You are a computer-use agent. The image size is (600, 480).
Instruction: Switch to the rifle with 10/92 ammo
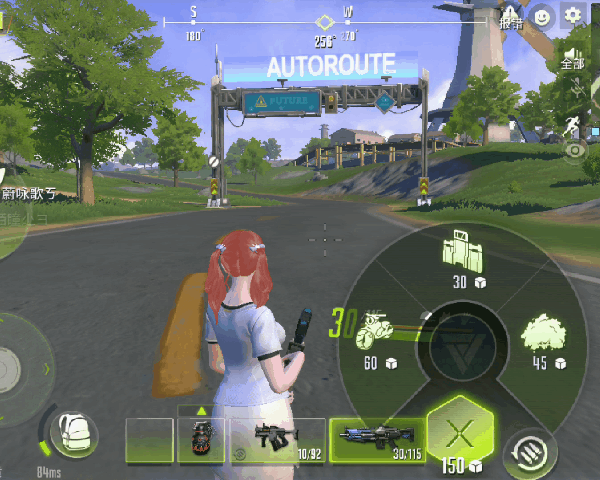coord(277,440)
